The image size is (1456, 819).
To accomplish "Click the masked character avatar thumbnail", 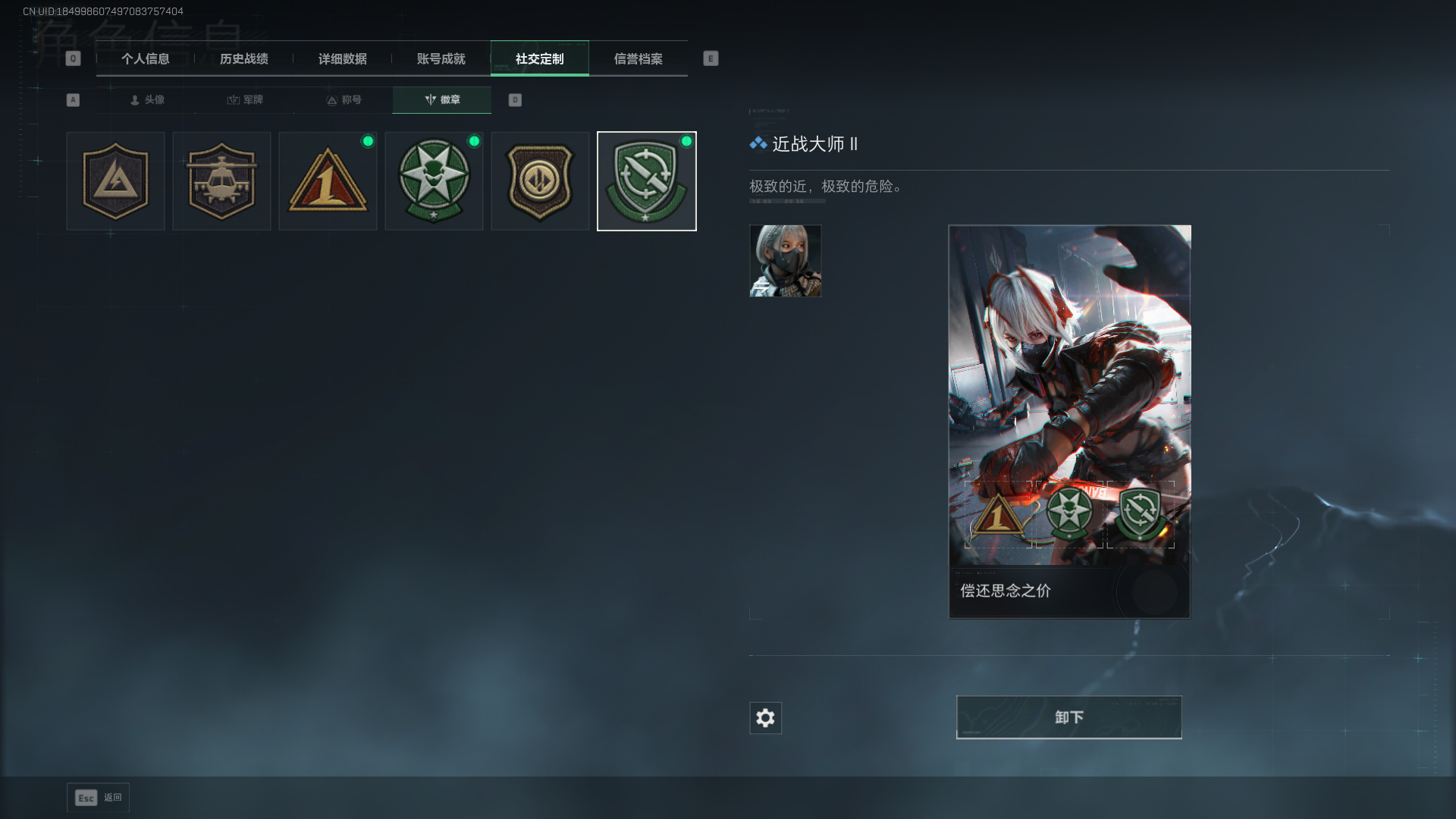I will pyautogui.click(x=785, y=261).
